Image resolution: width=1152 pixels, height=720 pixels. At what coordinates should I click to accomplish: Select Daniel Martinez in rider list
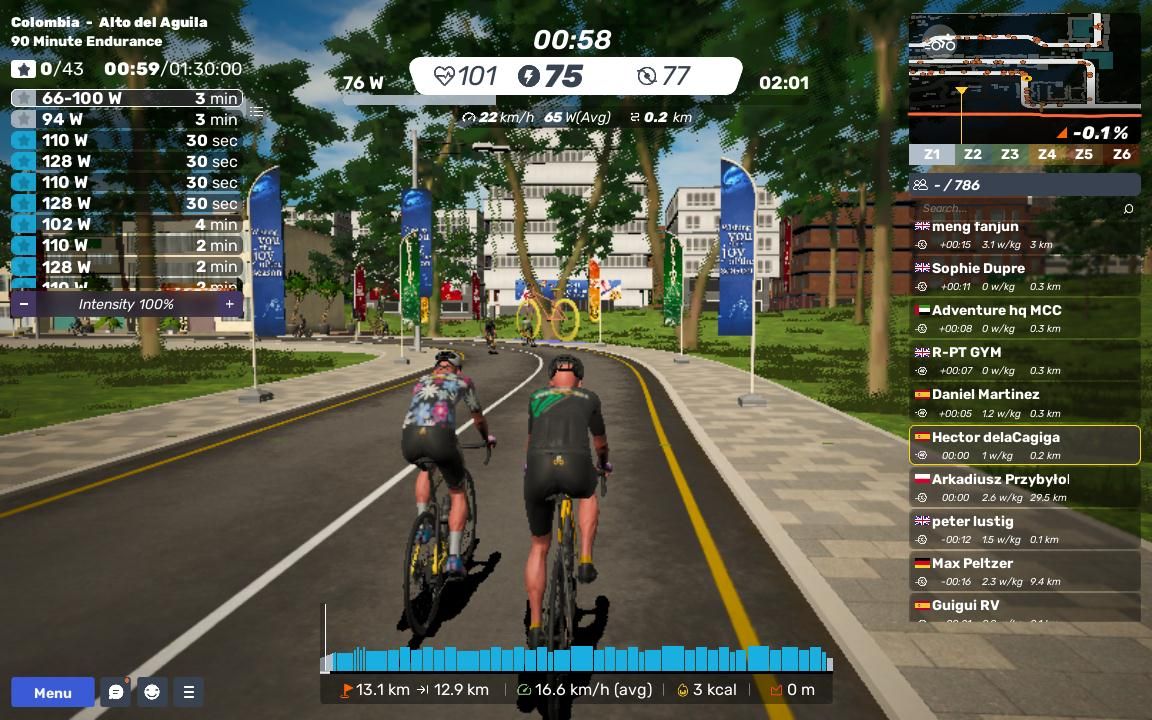pyautogui.click(x=1024, y=403)
